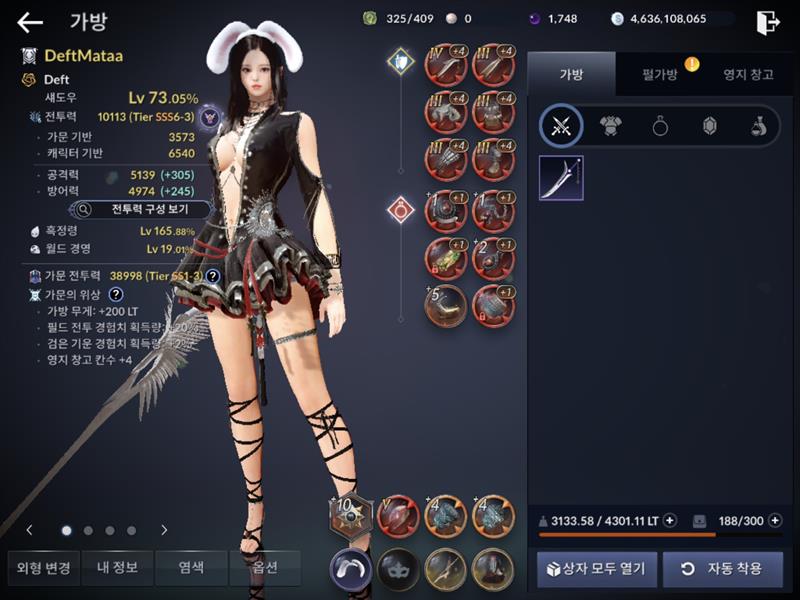Open all boxes with 상자 모두 열기

pos(597,569)
